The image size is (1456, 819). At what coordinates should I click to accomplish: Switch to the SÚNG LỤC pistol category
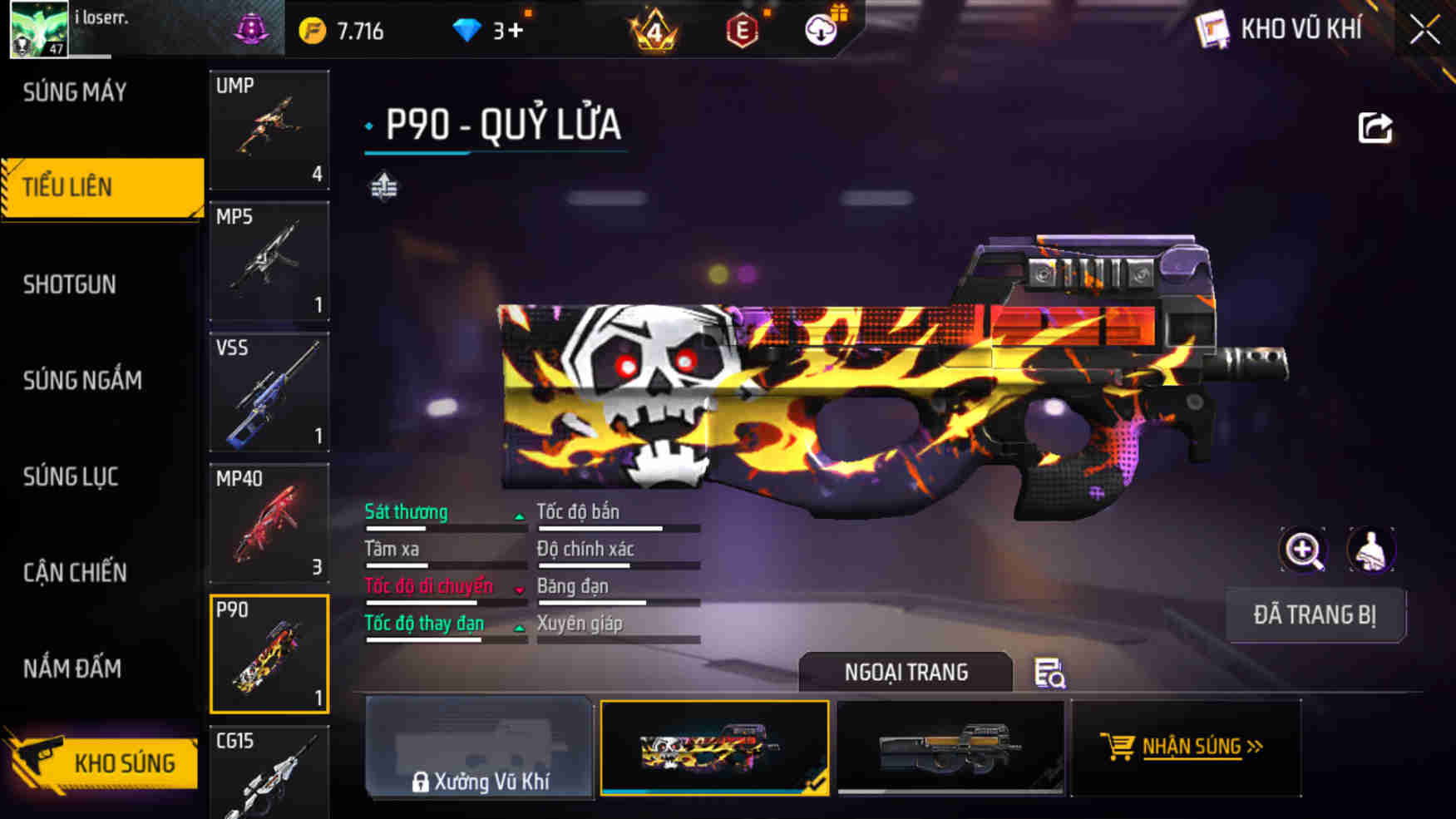click(71, 476)
